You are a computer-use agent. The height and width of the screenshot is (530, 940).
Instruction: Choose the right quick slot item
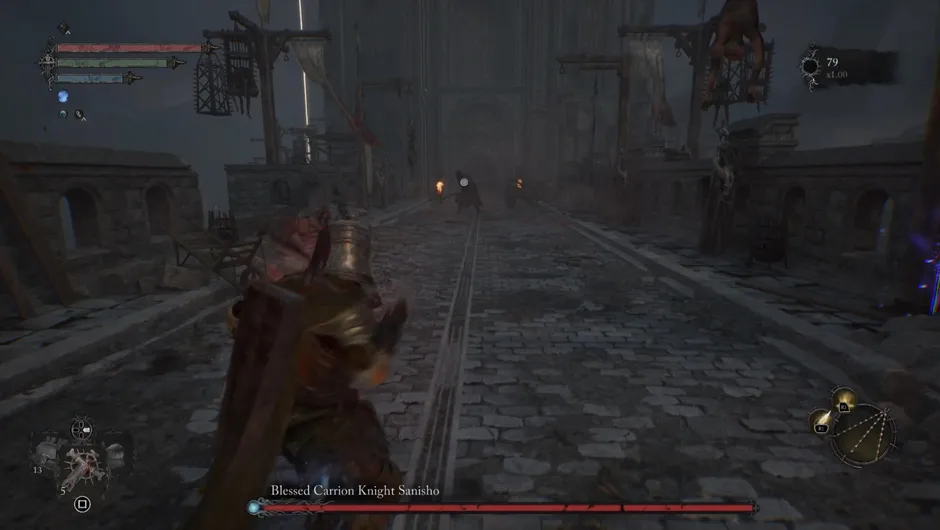tap(114, 453)
